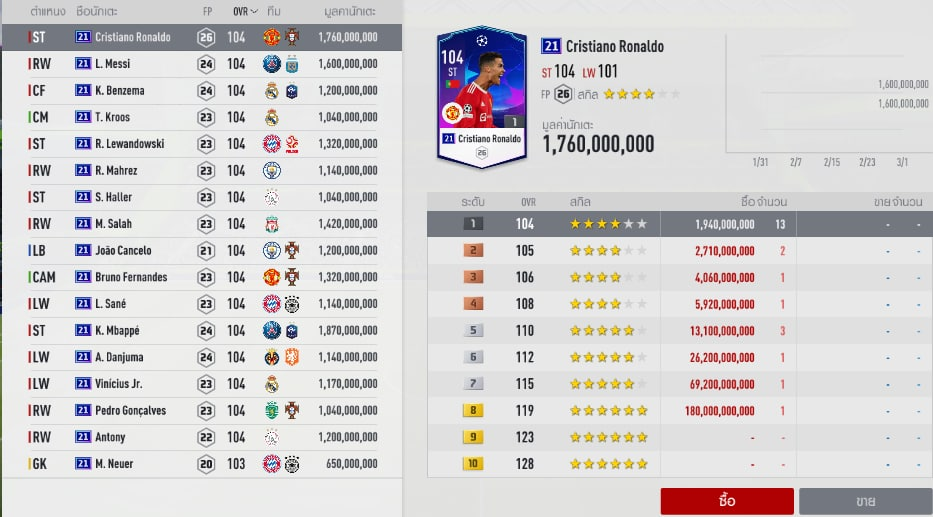Select the Bruno Fernandes entry
Image resolution: width=933 pixels, height=517 pixels.
tap(200, 277)
